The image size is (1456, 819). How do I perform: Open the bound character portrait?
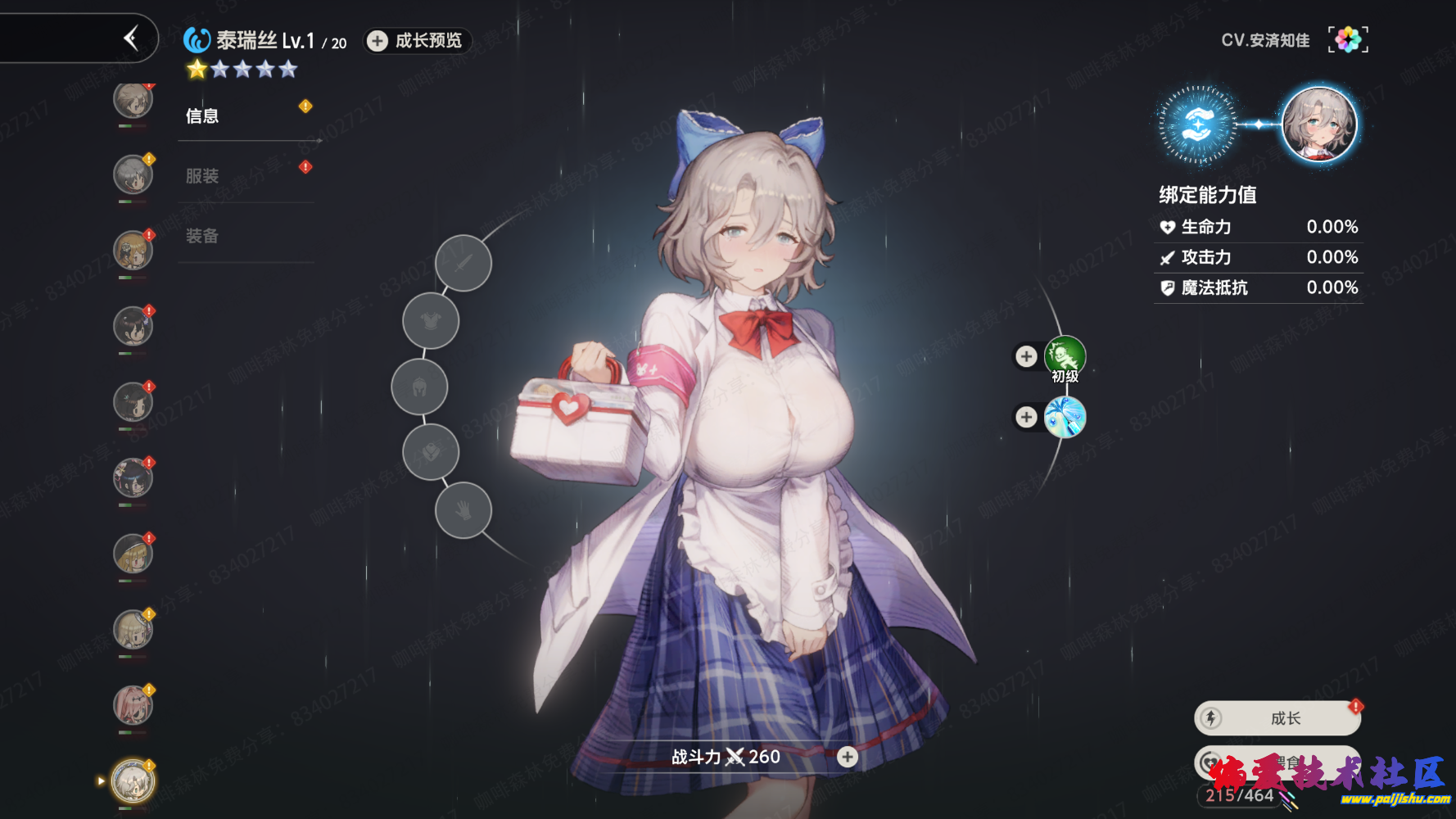(1318, 124)
